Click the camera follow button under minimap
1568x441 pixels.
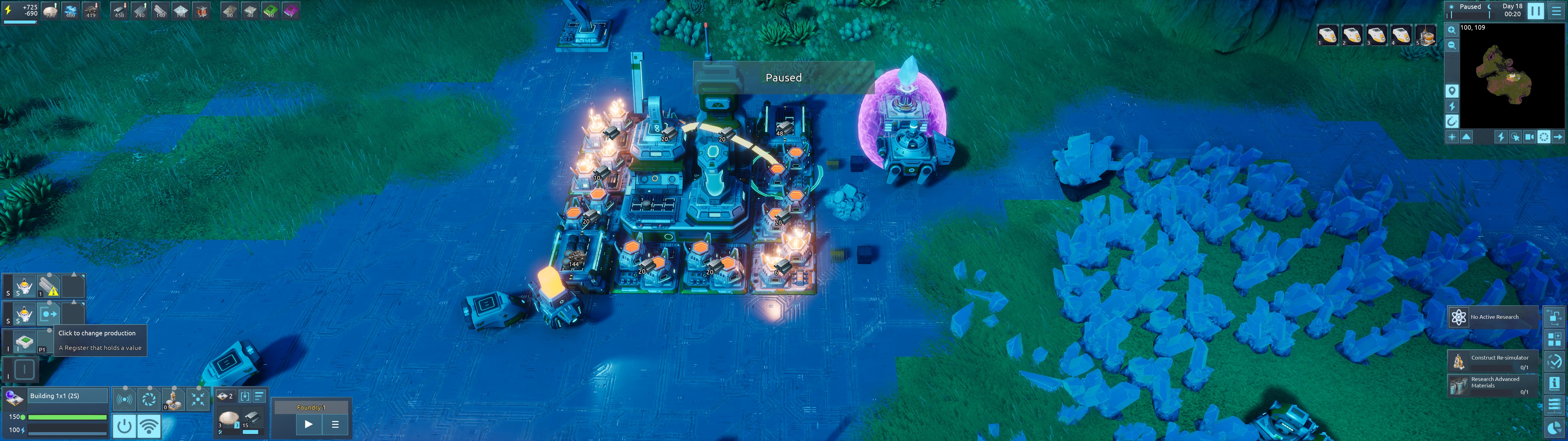(x=1529, y=137)
